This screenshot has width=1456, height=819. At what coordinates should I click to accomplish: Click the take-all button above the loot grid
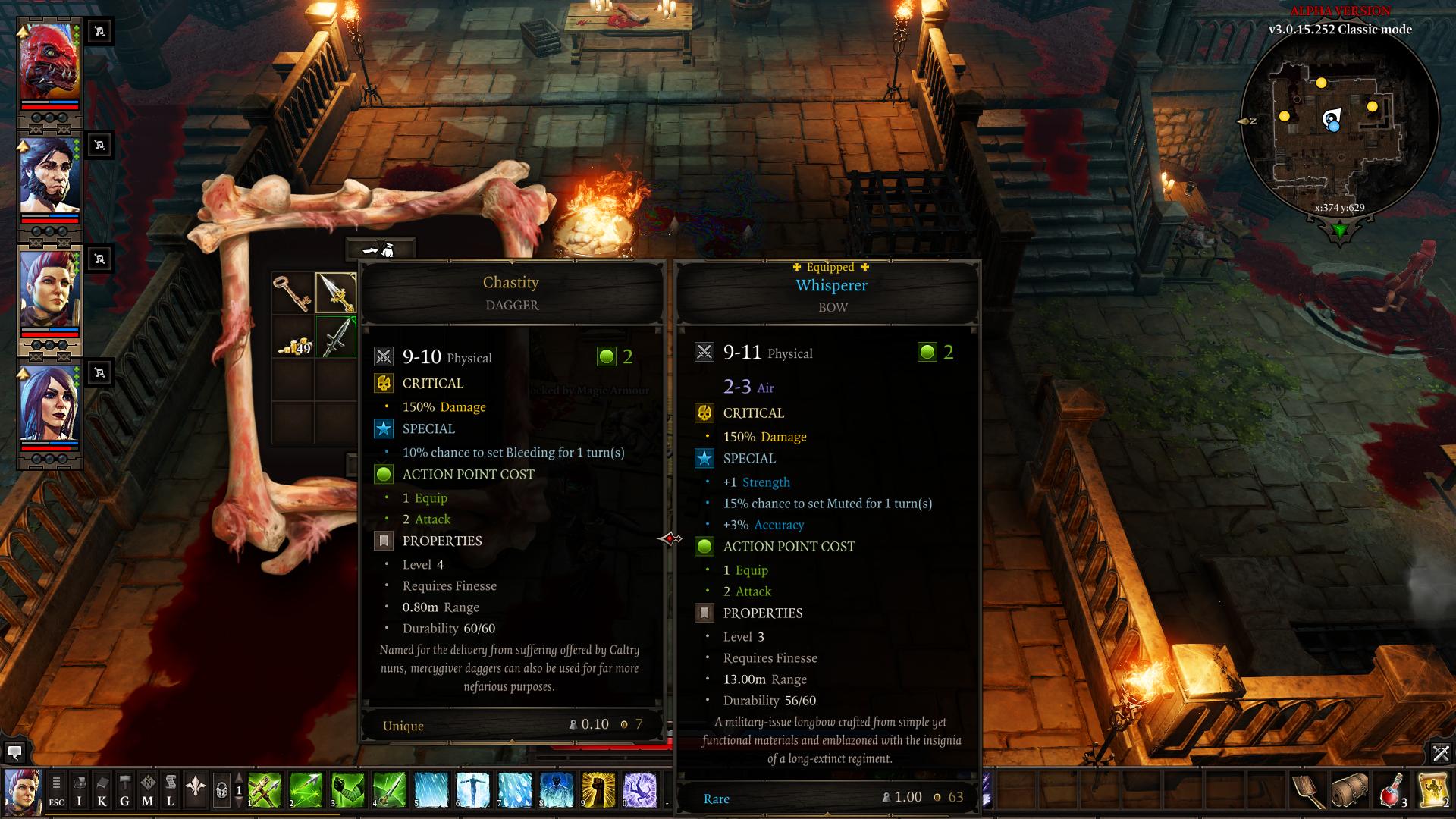click(380, 249)
